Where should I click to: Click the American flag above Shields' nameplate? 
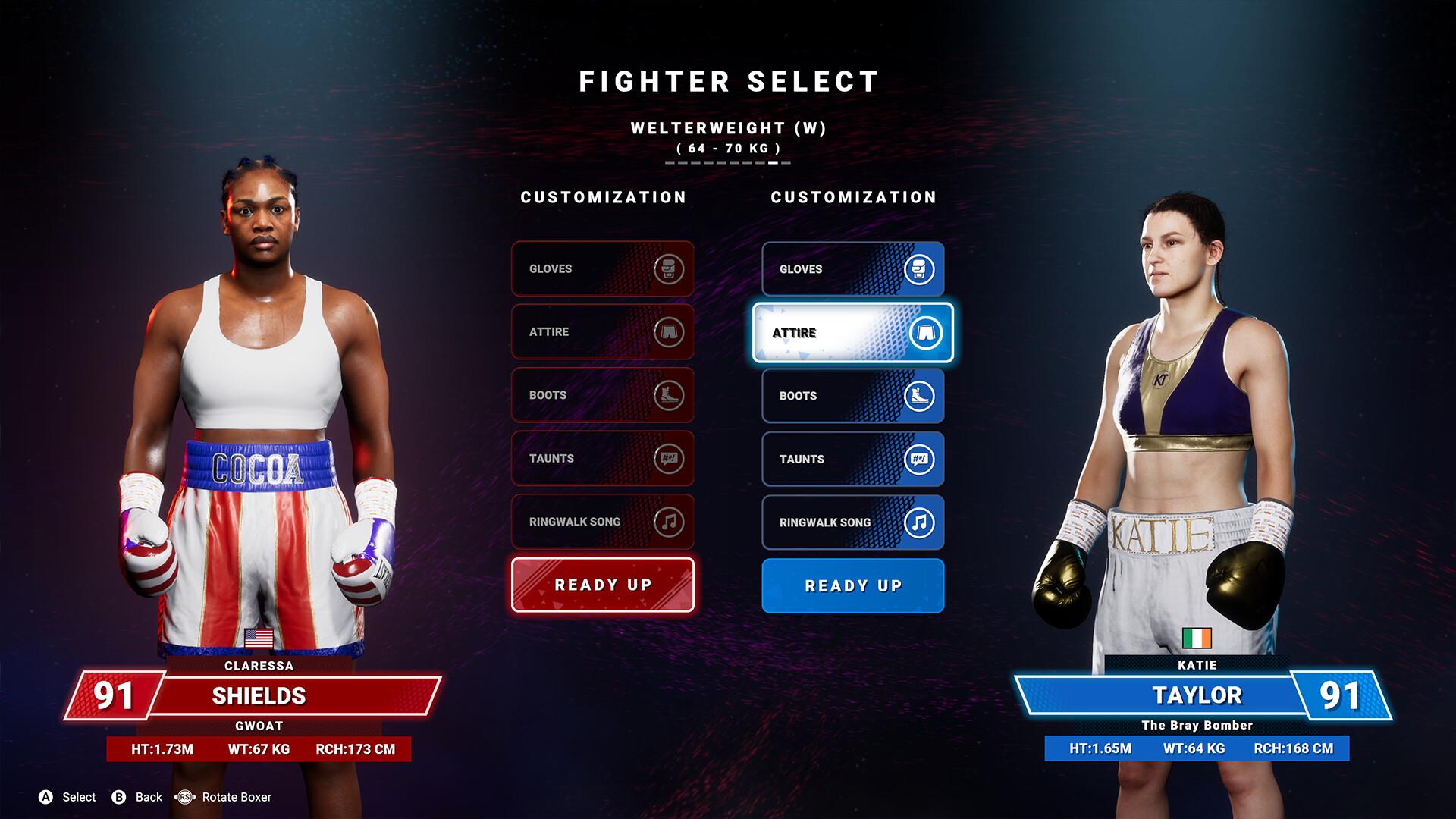click(259, 638)
